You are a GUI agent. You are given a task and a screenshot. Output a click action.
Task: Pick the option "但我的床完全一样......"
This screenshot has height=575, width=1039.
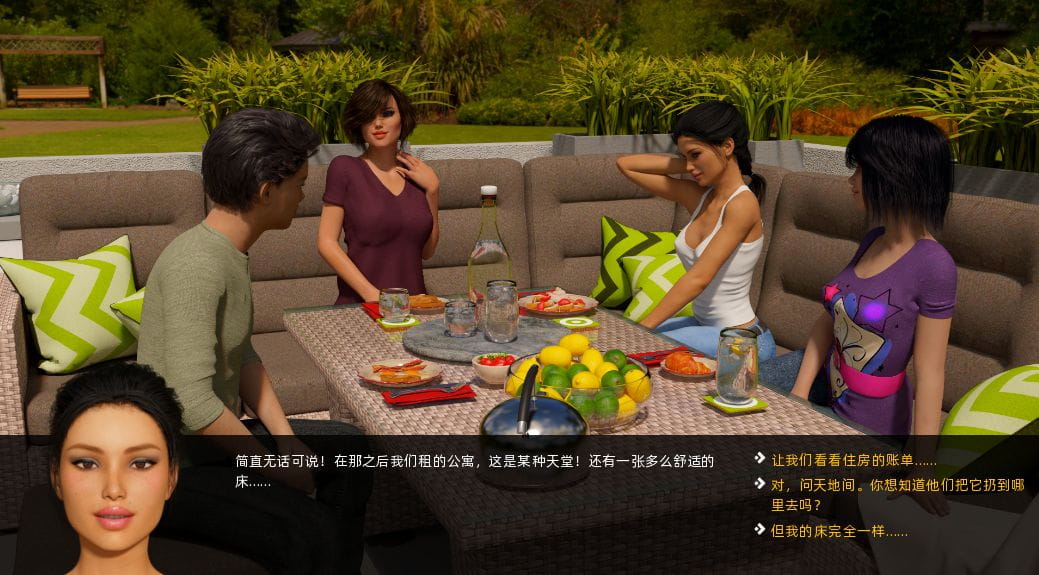pyautogui.click(x=839, y=531)
